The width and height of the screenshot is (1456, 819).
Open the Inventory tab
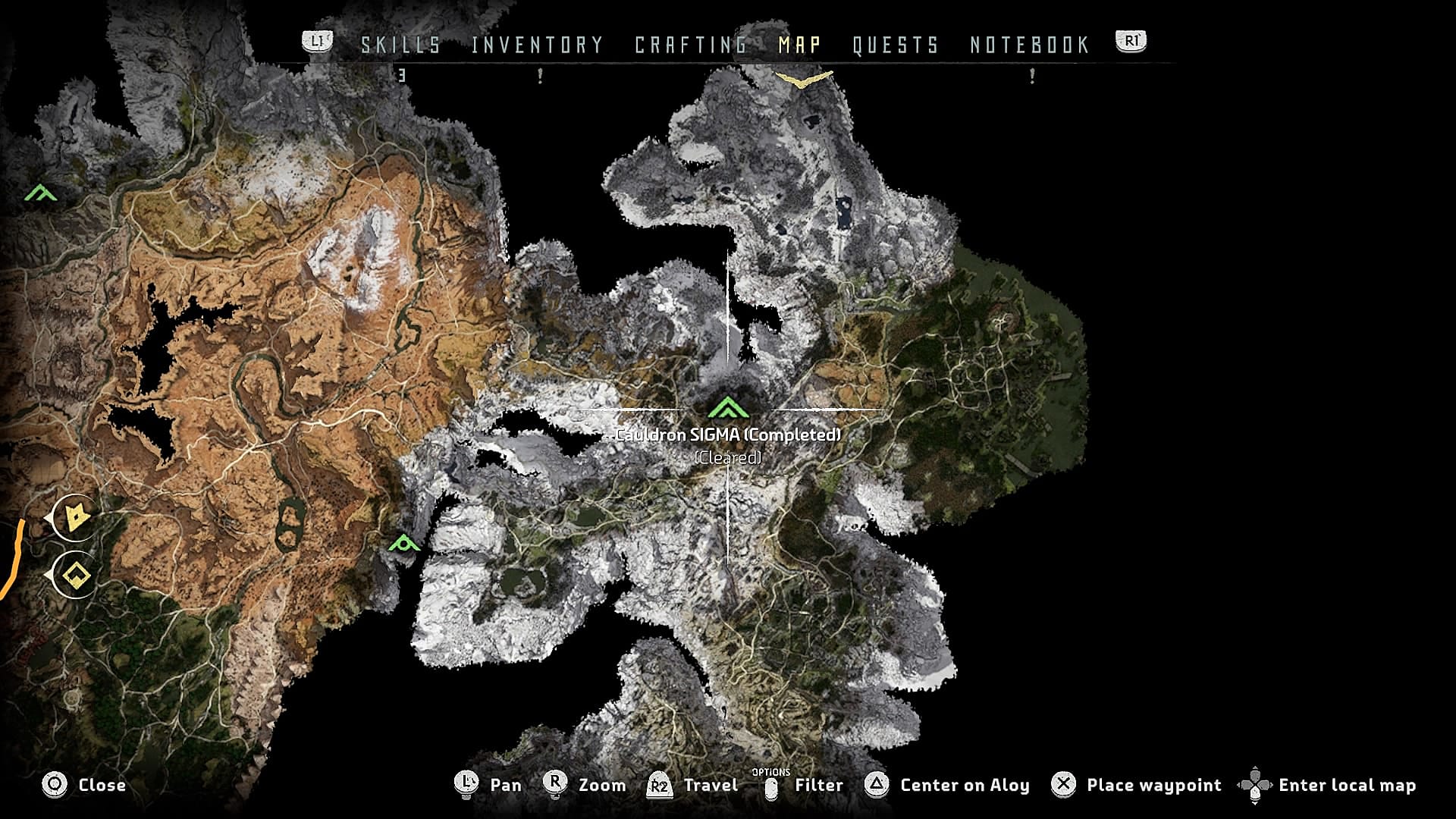coord(537,45)
